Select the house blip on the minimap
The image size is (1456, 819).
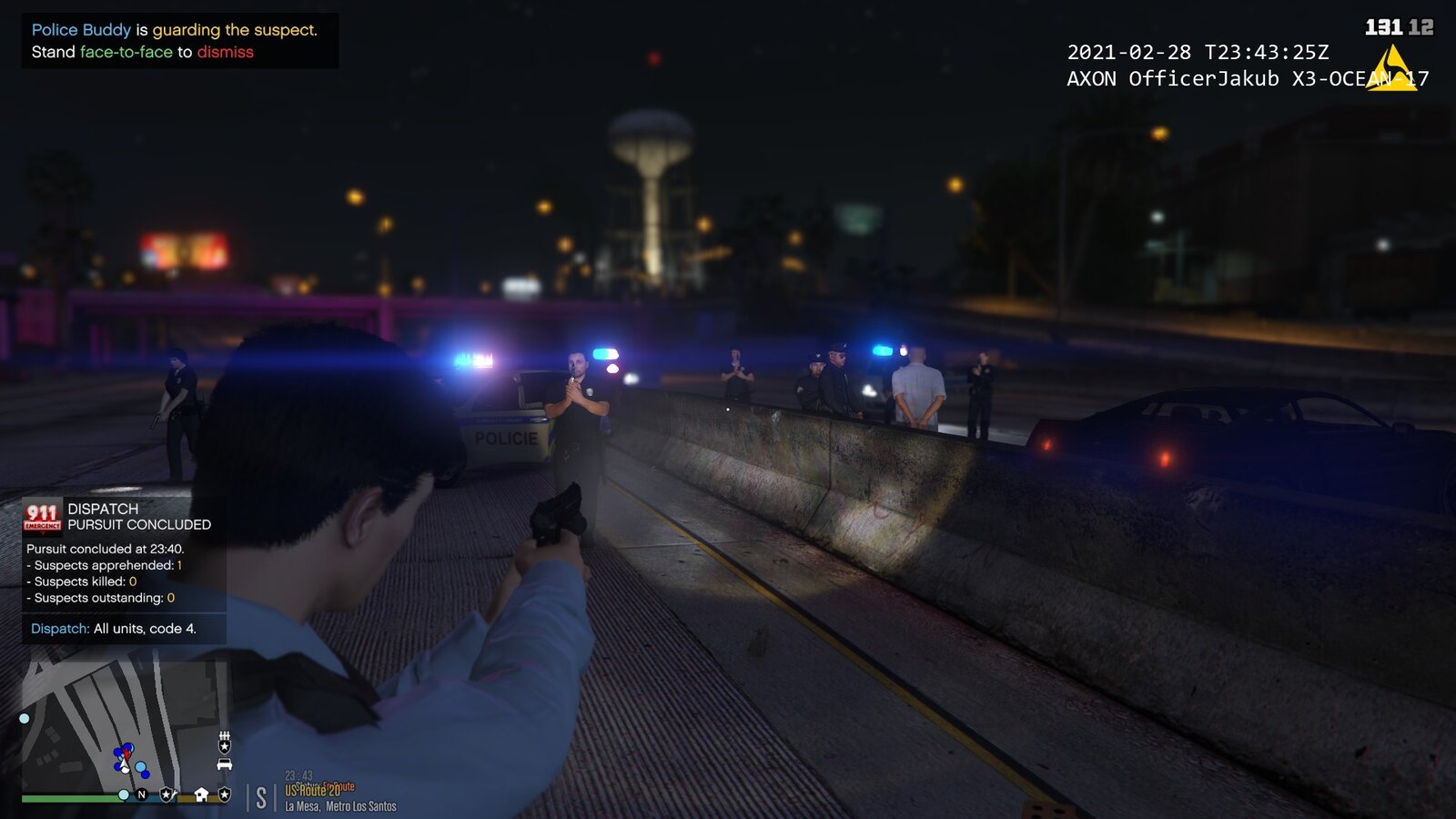(x=201, y=794)
